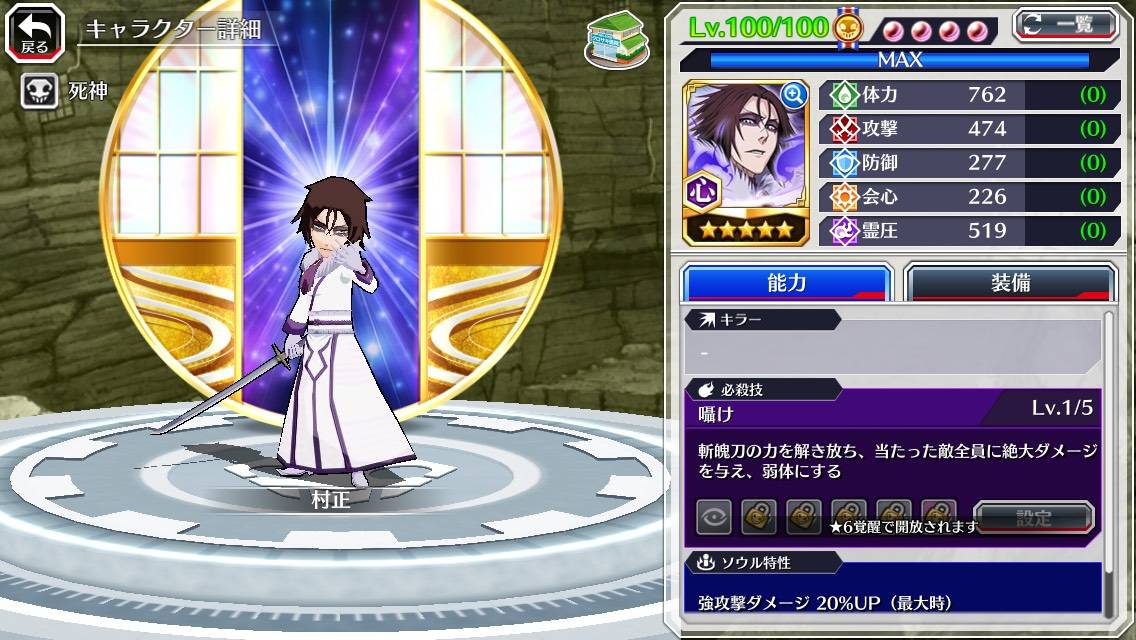Switch to the 装備 tab
This screenshot has width=1136, height=640.
click(1010, 283)
